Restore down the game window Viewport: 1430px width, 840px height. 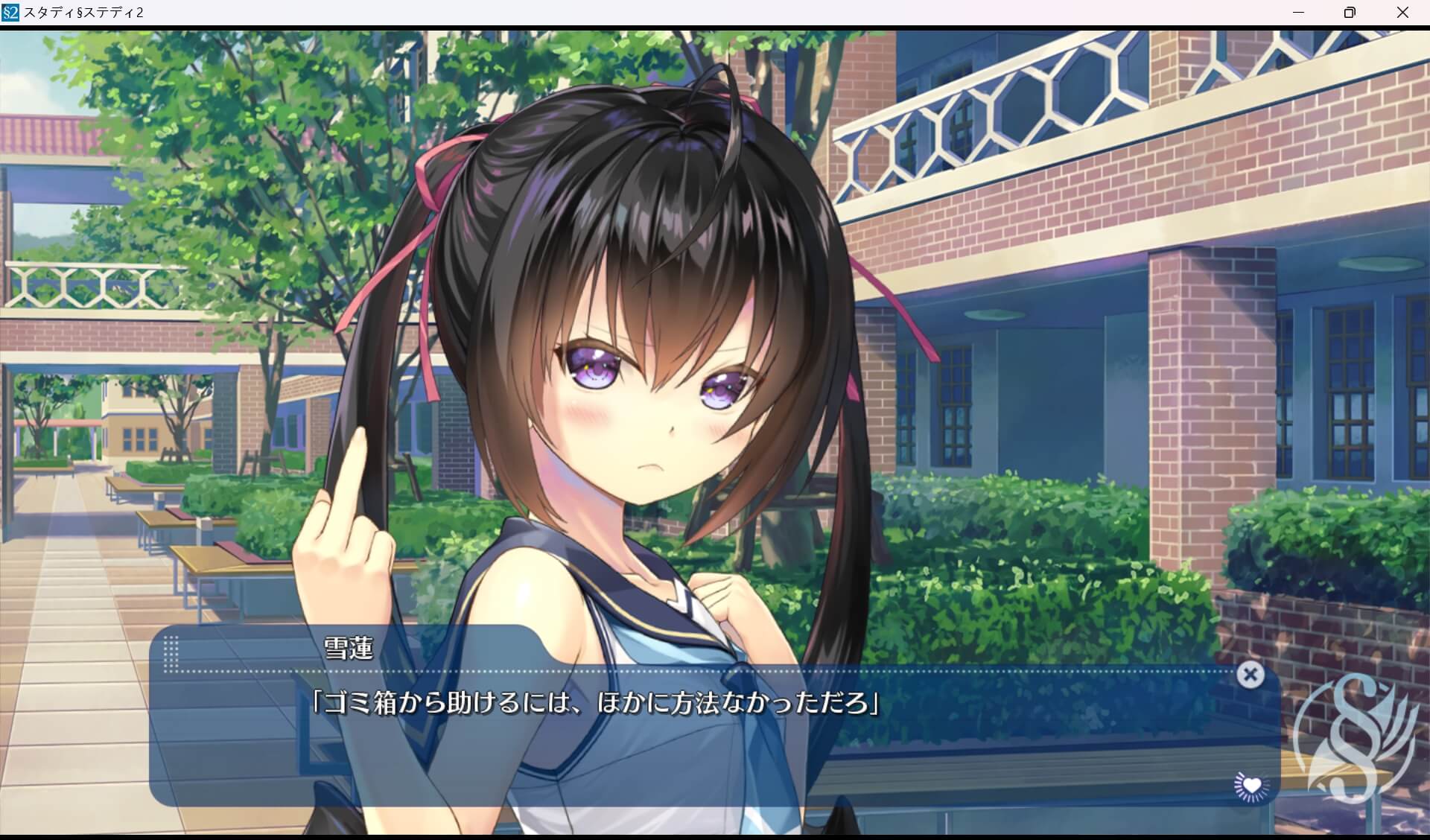1349,12
